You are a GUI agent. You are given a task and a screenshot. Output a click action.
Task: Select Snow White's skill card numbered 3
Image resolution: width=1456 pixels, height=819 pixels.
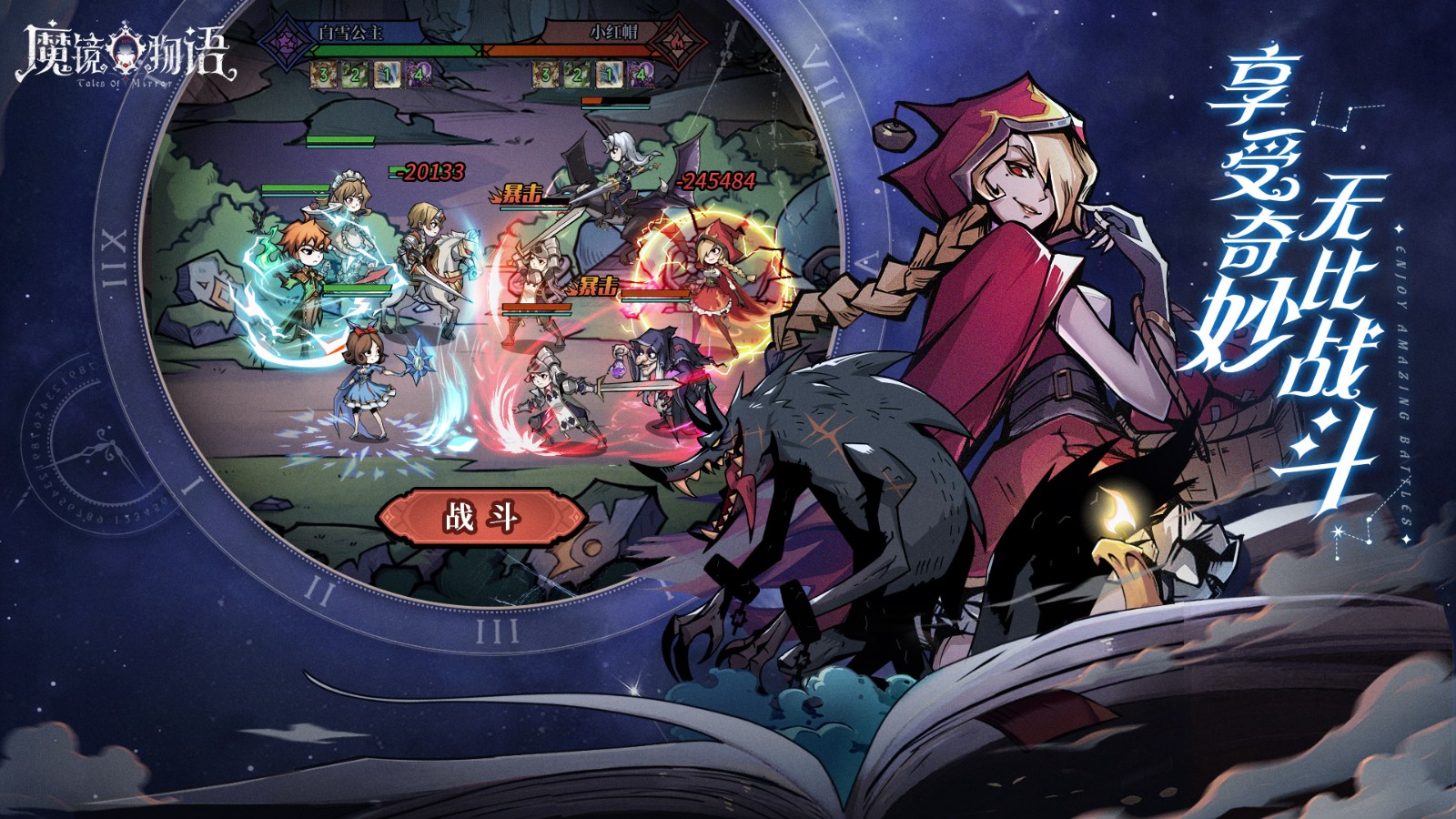[323, 75]
